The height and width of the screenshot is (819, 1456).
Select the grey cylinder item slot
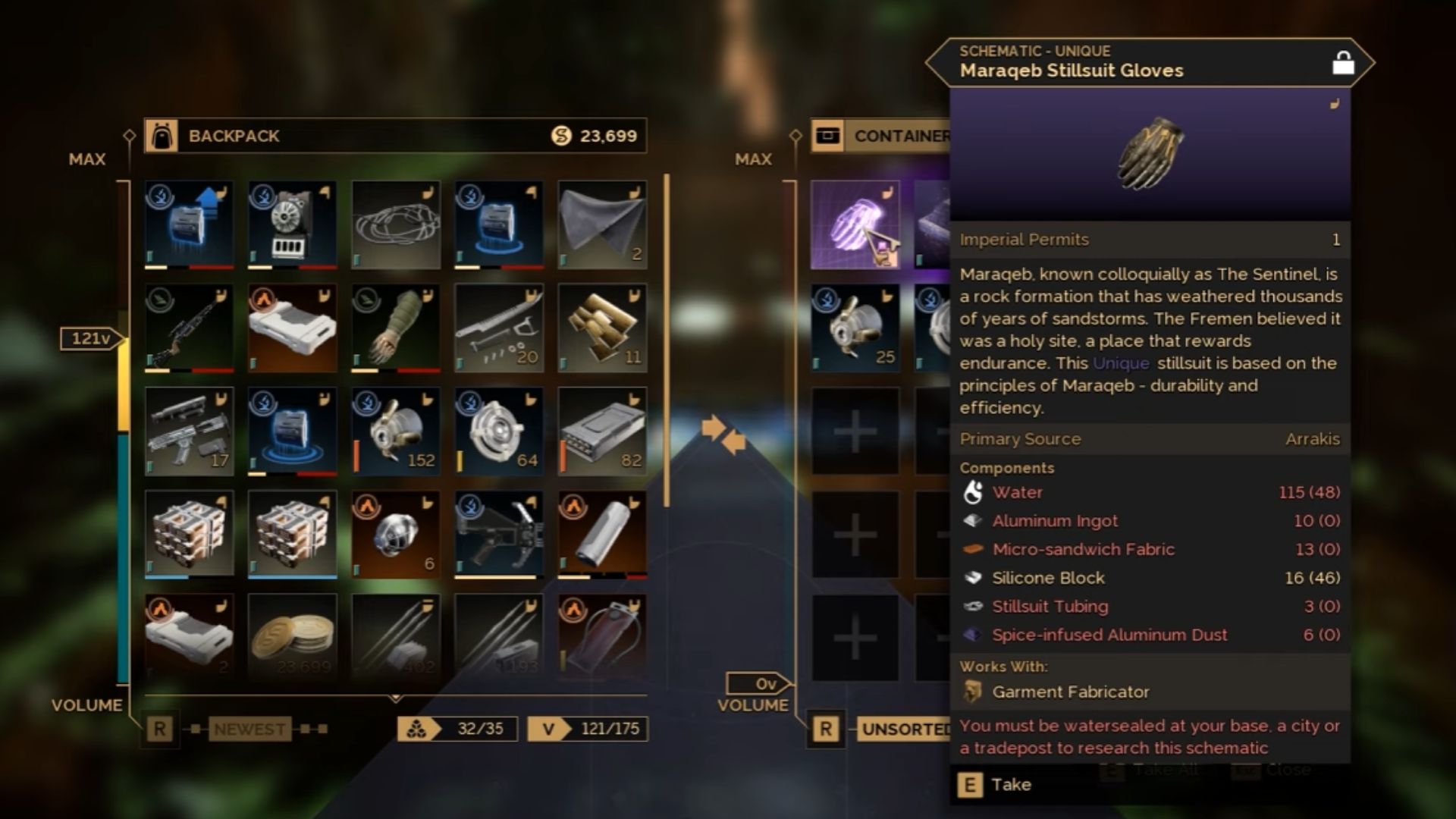pos(602,534)
